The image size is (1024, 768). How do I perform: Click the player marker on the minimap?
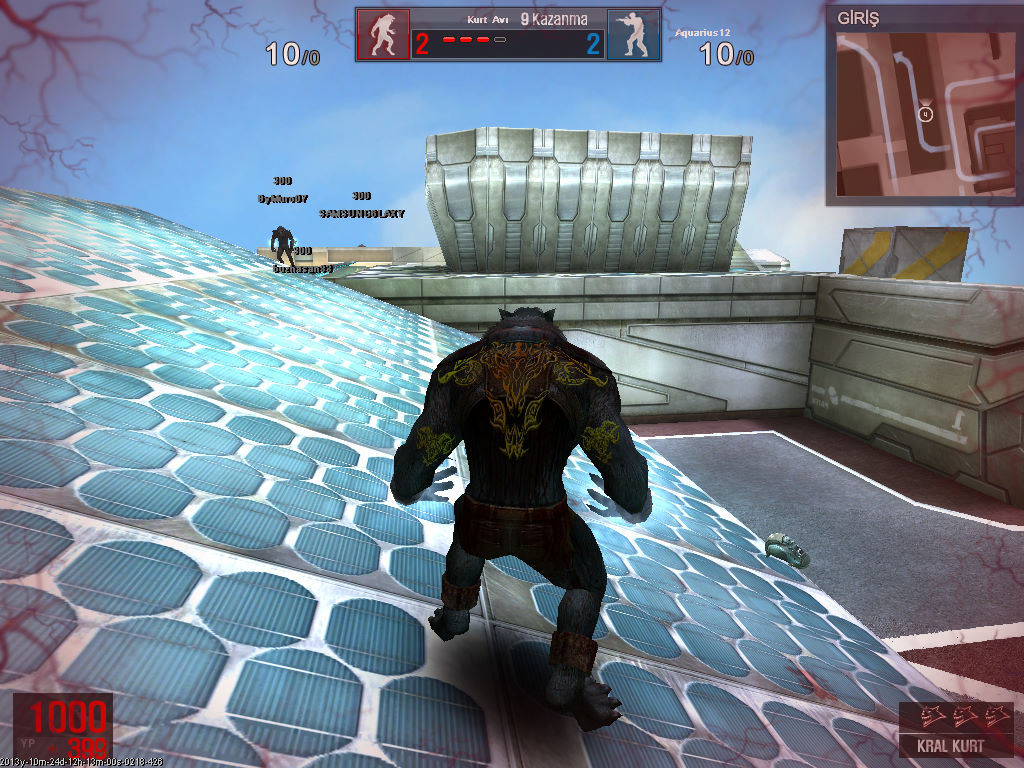click(x=926, y=114)
